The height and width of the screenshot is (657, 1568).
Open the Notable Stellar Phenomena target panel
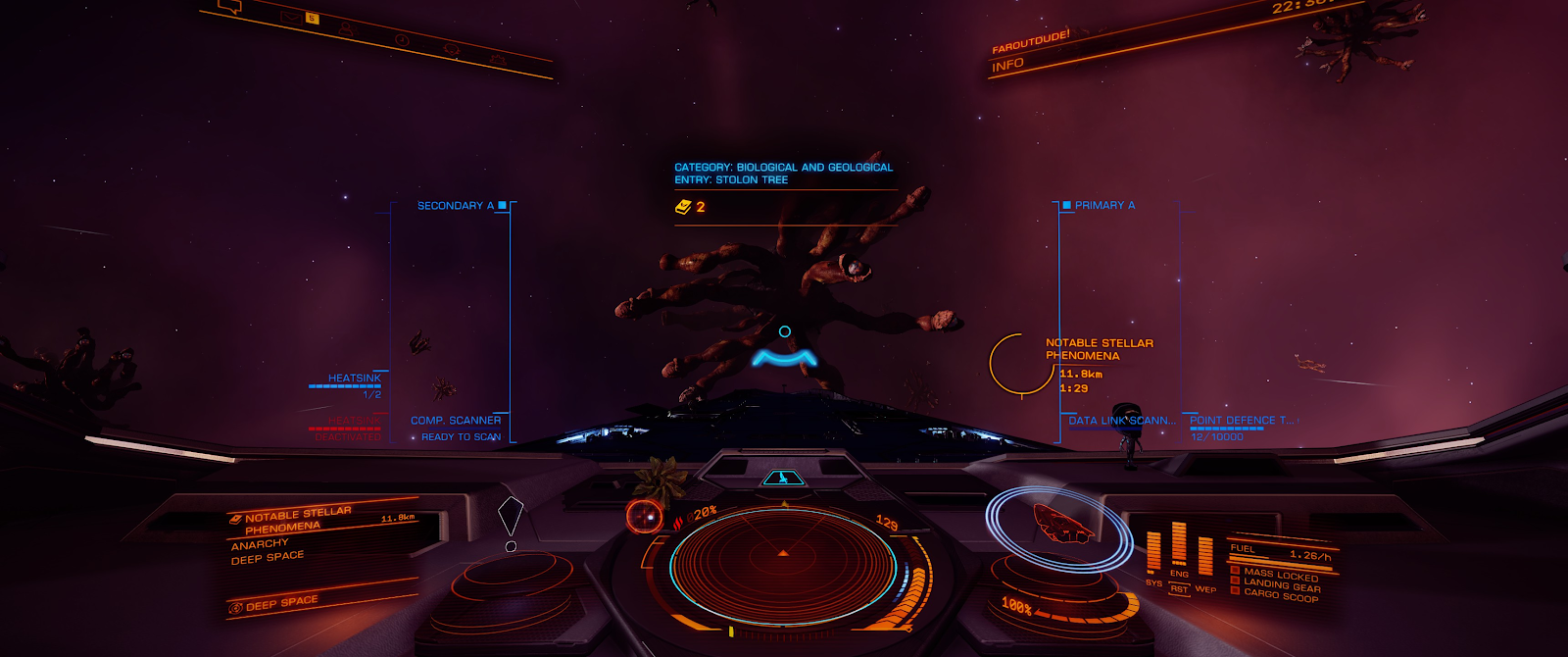[294, 520]
